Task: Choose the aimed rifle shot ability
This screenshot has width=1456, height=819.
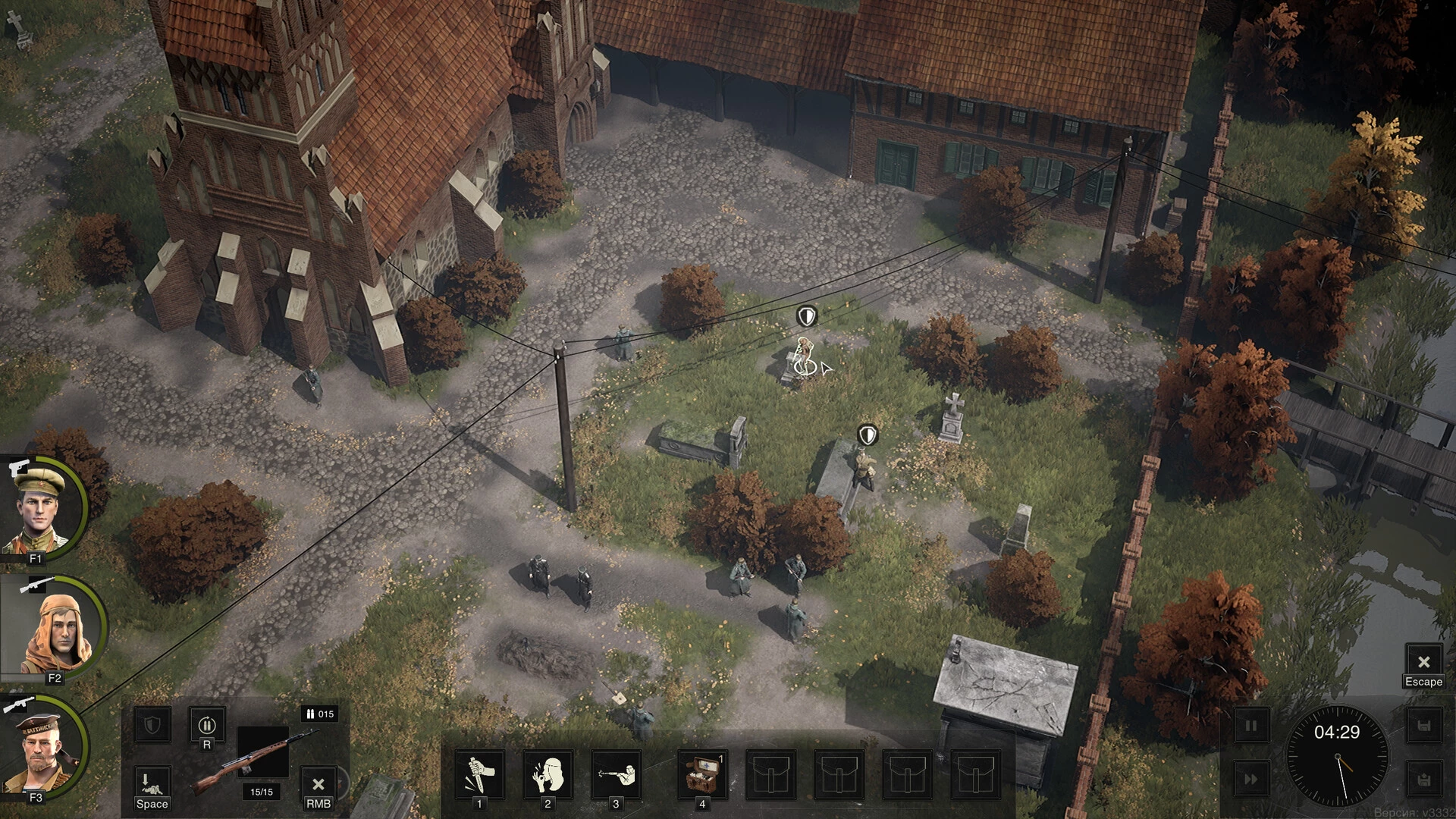Action: 616,776
